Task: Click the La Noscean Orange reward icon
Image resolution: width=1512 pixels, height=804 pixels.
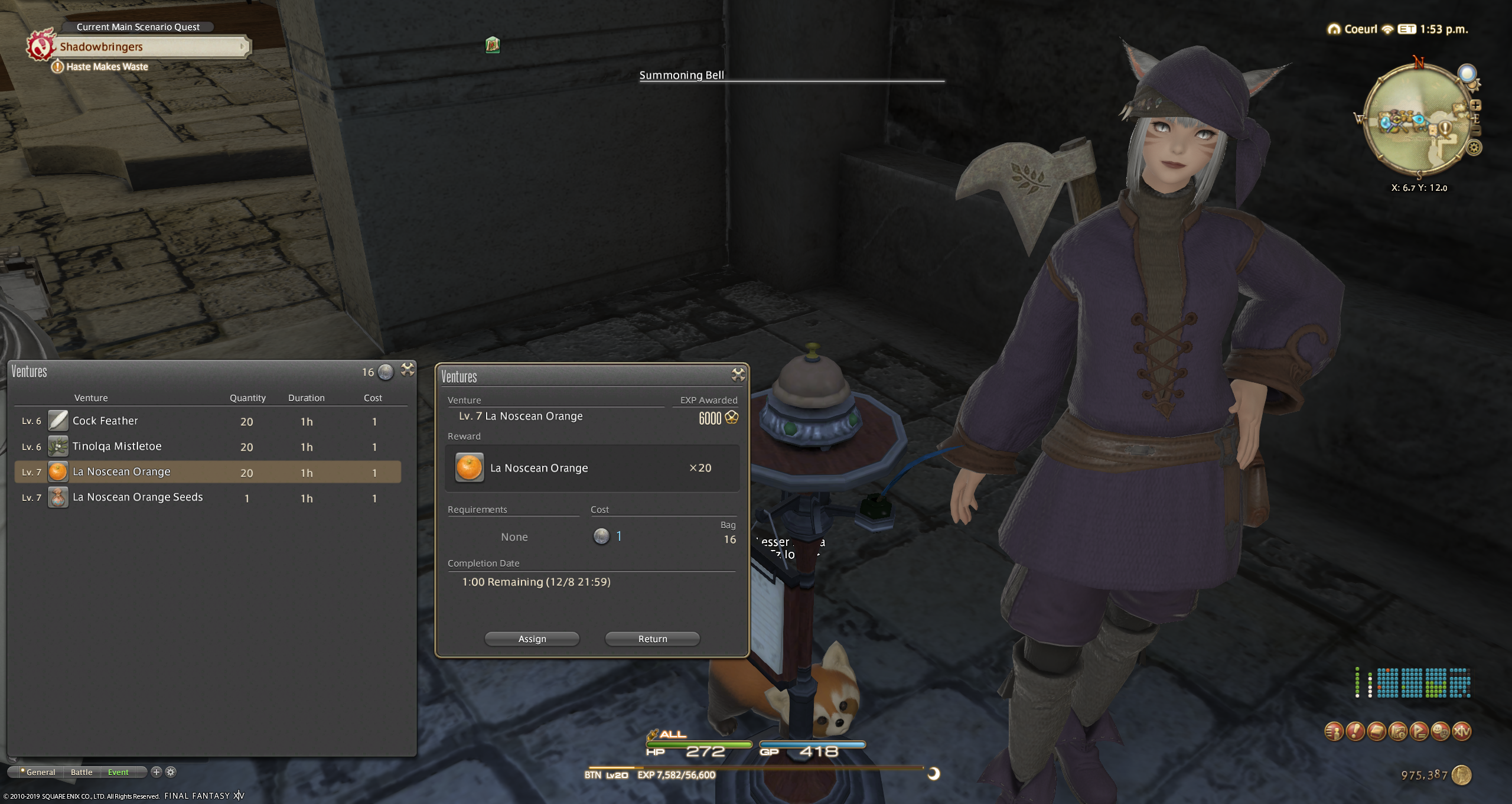Action: (x=470, y=468)
